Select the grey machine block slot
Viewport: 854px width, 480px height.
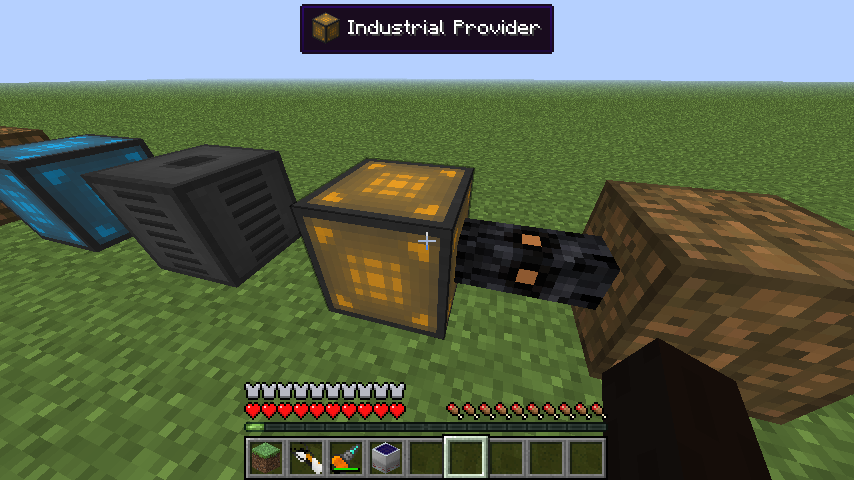(x=385, y=458)
